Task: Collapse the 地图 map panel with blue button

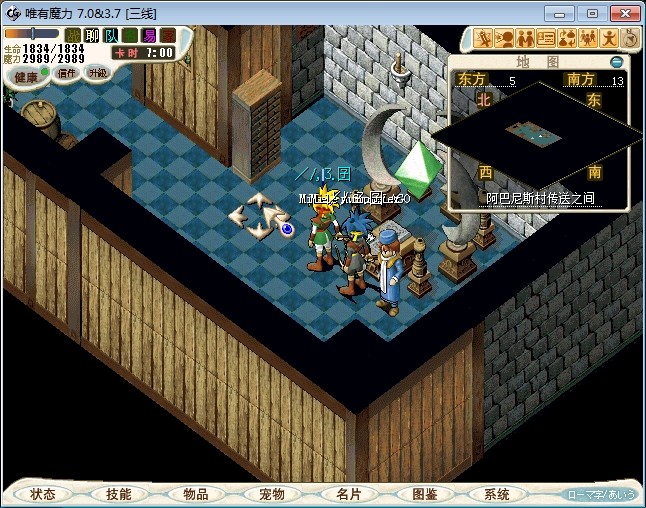Action: pyautogui.click(x=617, y=62)
